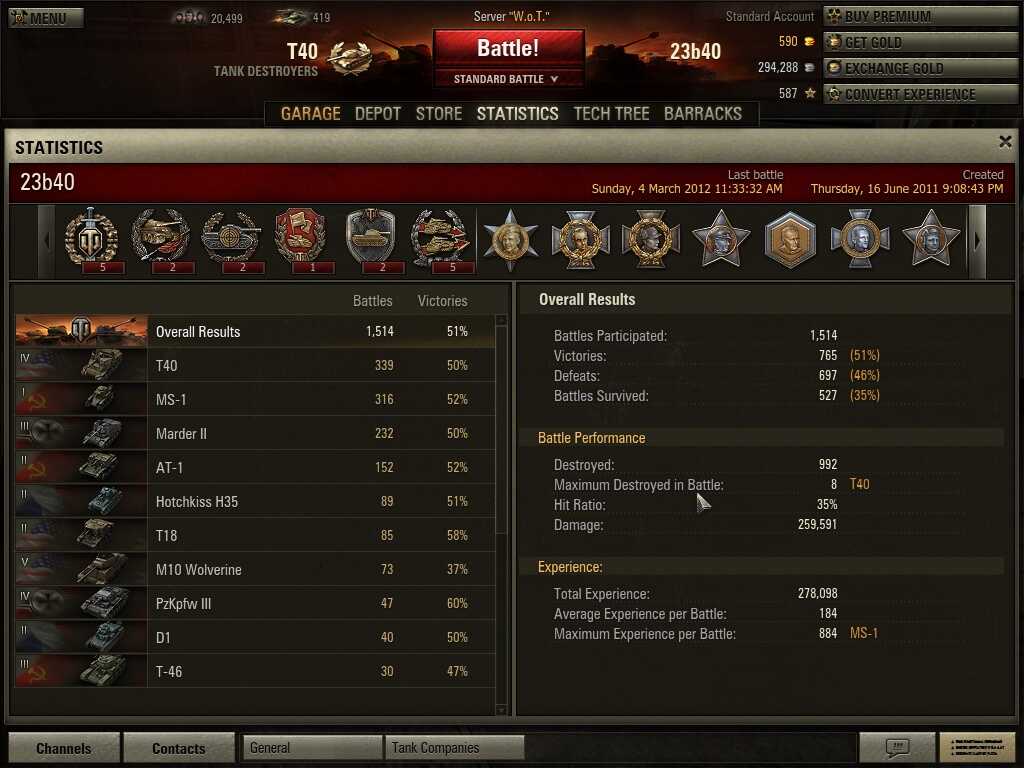This screenshot has width=1024, height=768.
Task: Select the PzKpfw III tank row
Action: click(x=255, y=604)
